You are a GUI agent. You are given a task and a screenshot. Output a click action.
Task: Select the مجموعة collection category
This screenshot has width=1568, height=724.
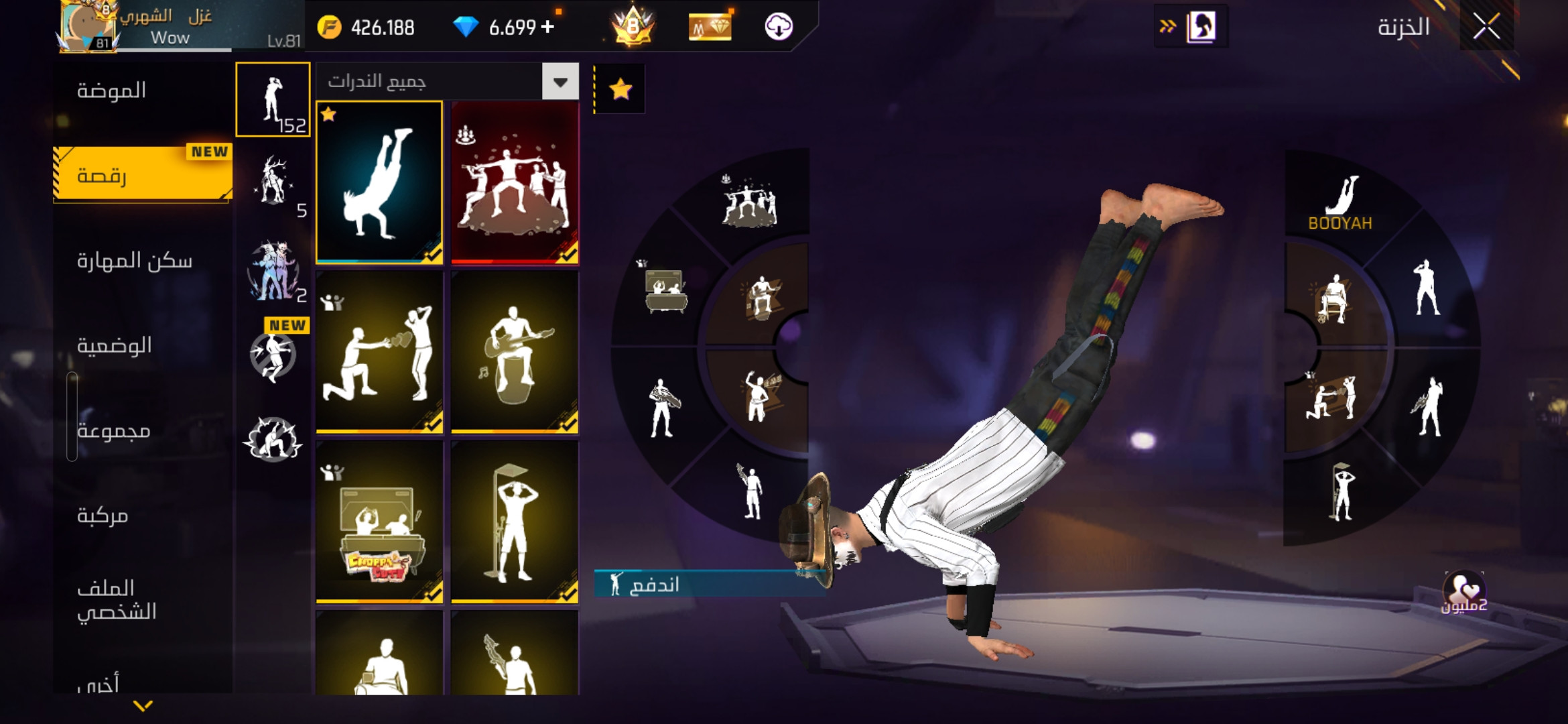coord(114,430)
